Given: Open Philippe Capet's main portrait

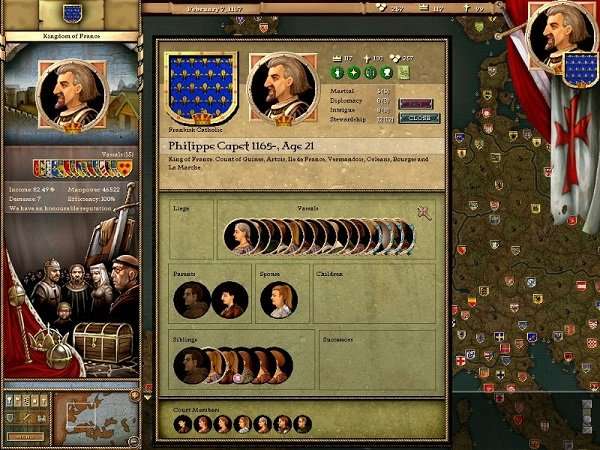Looking at the screenshot, I should pos(283,88).
